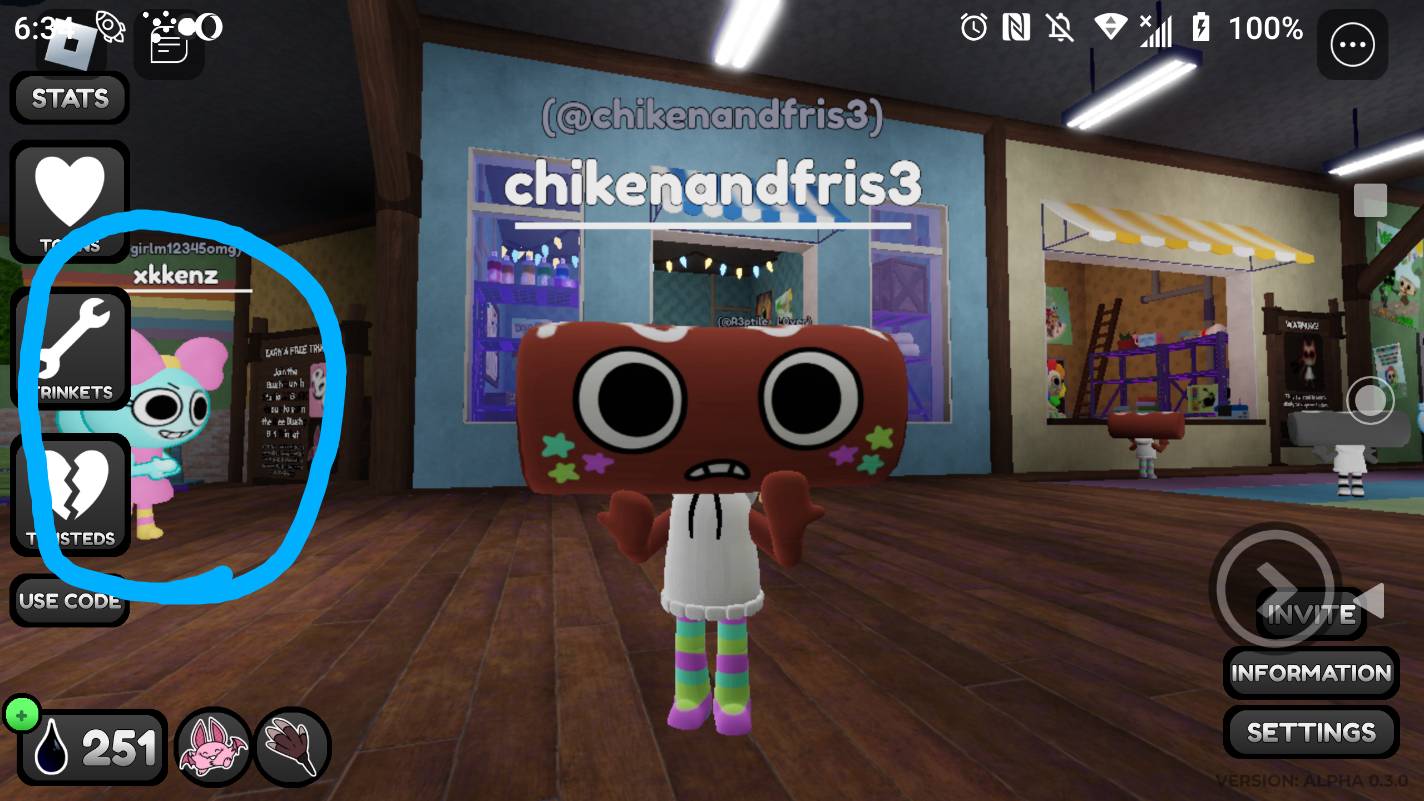
Task: Select the pink bat icon
Action: click(212, 747)
